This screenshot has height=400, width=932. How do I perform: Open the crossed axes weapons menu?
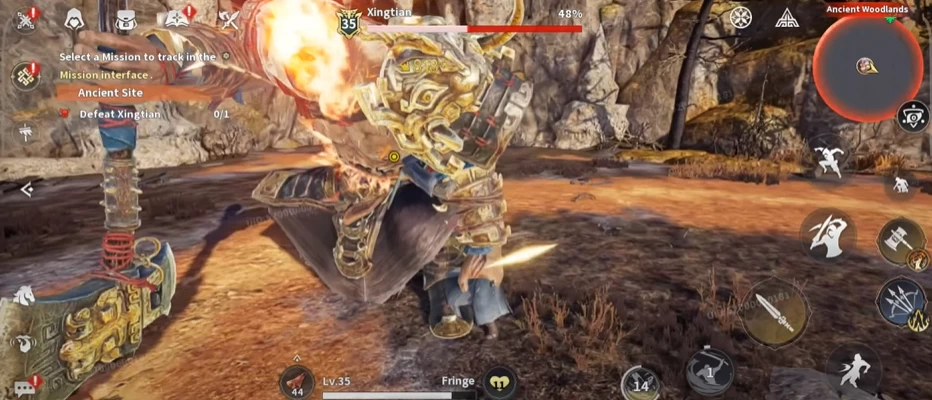point(230,19)
